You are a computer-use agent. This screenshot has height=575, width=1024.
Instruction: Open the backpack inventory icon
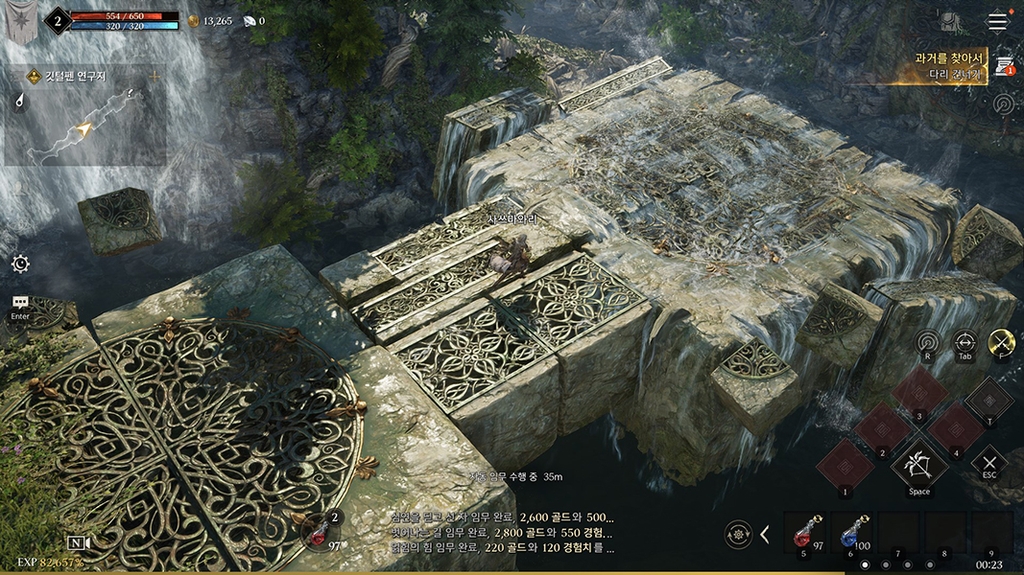948,21
